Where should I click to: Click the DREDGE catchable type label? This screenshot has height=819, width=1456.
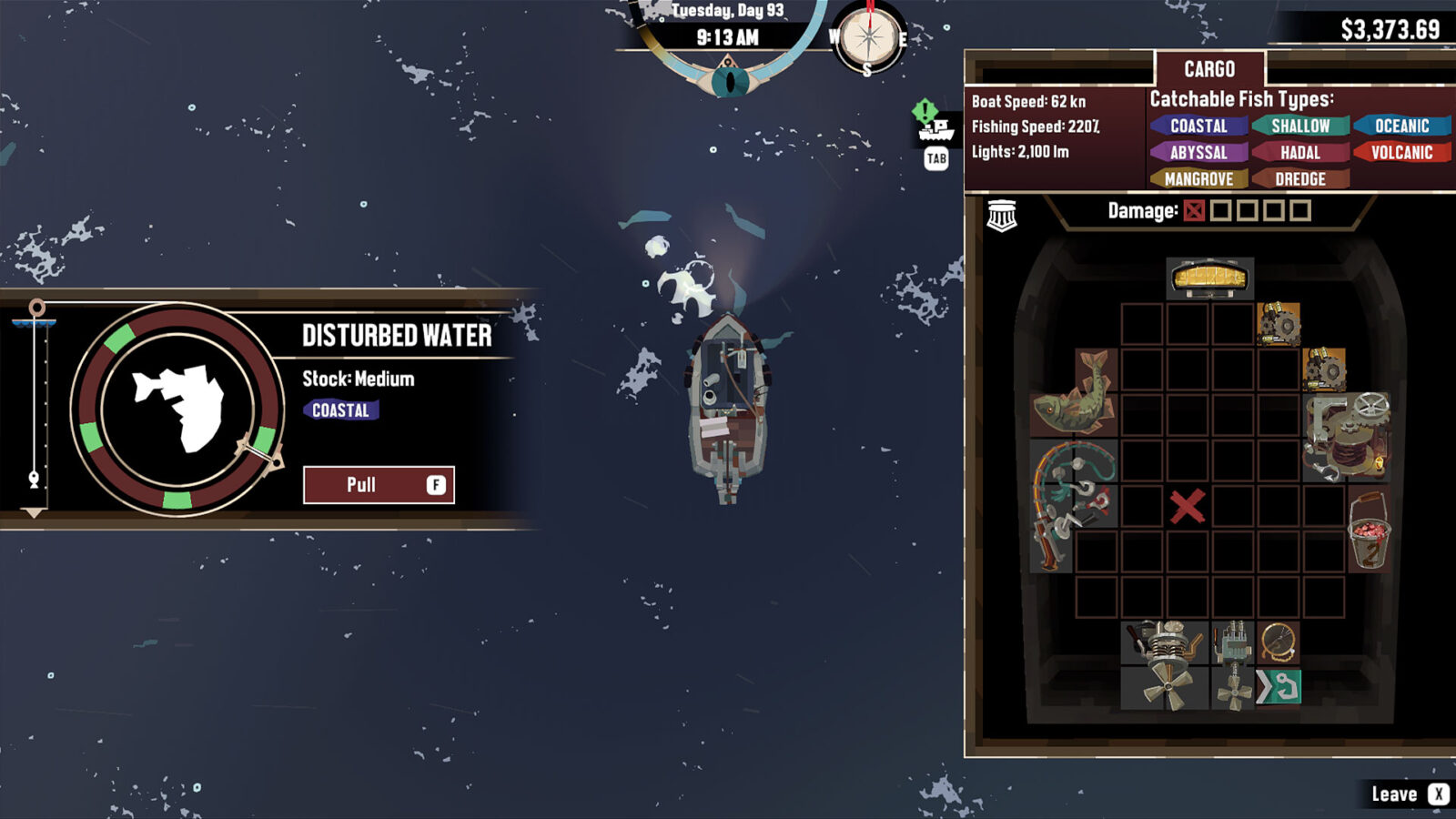click(1299, 179)
